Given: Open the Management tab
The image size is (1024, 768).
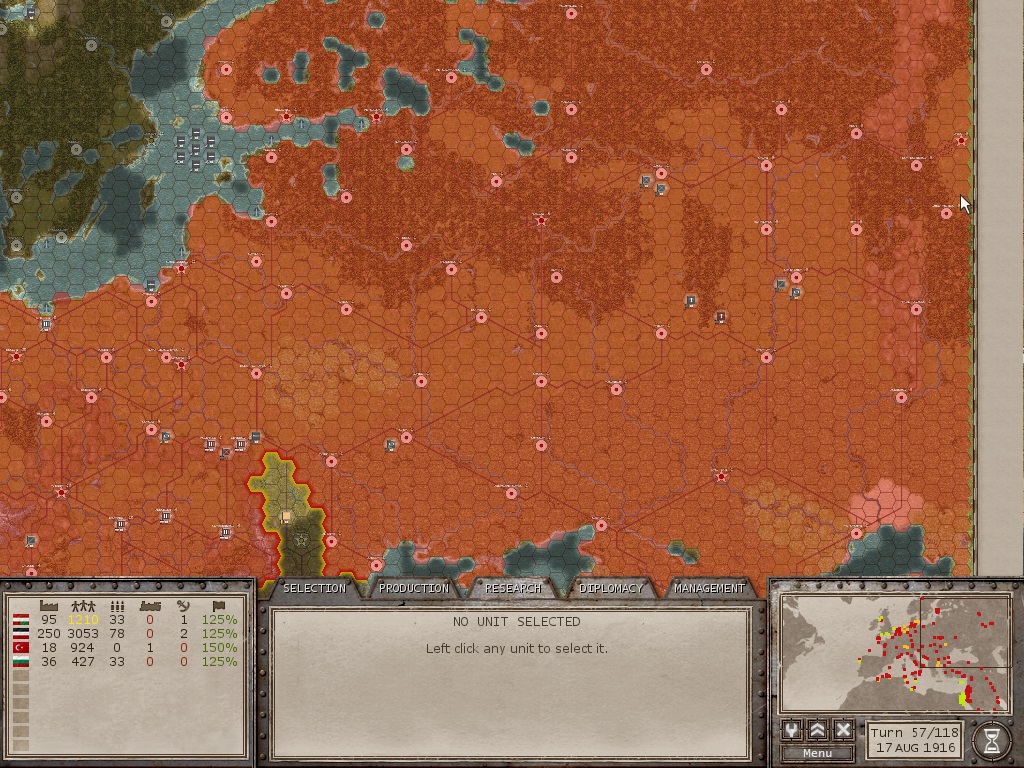Looking at the screenshot, I should click(x=709, y=588).
